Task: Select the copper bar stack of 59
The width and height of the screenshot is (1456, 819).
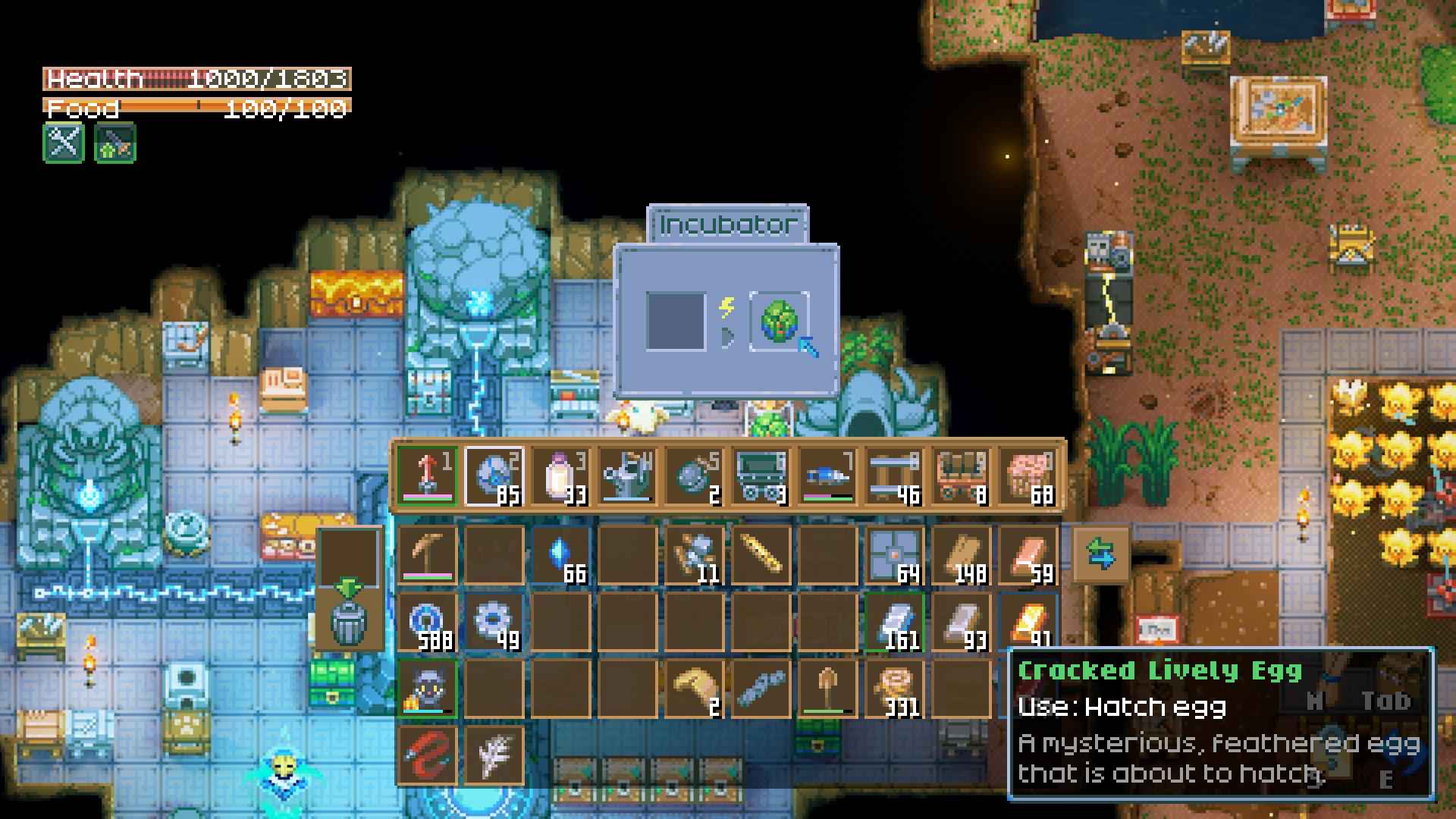Action: tap(1028, 555)
